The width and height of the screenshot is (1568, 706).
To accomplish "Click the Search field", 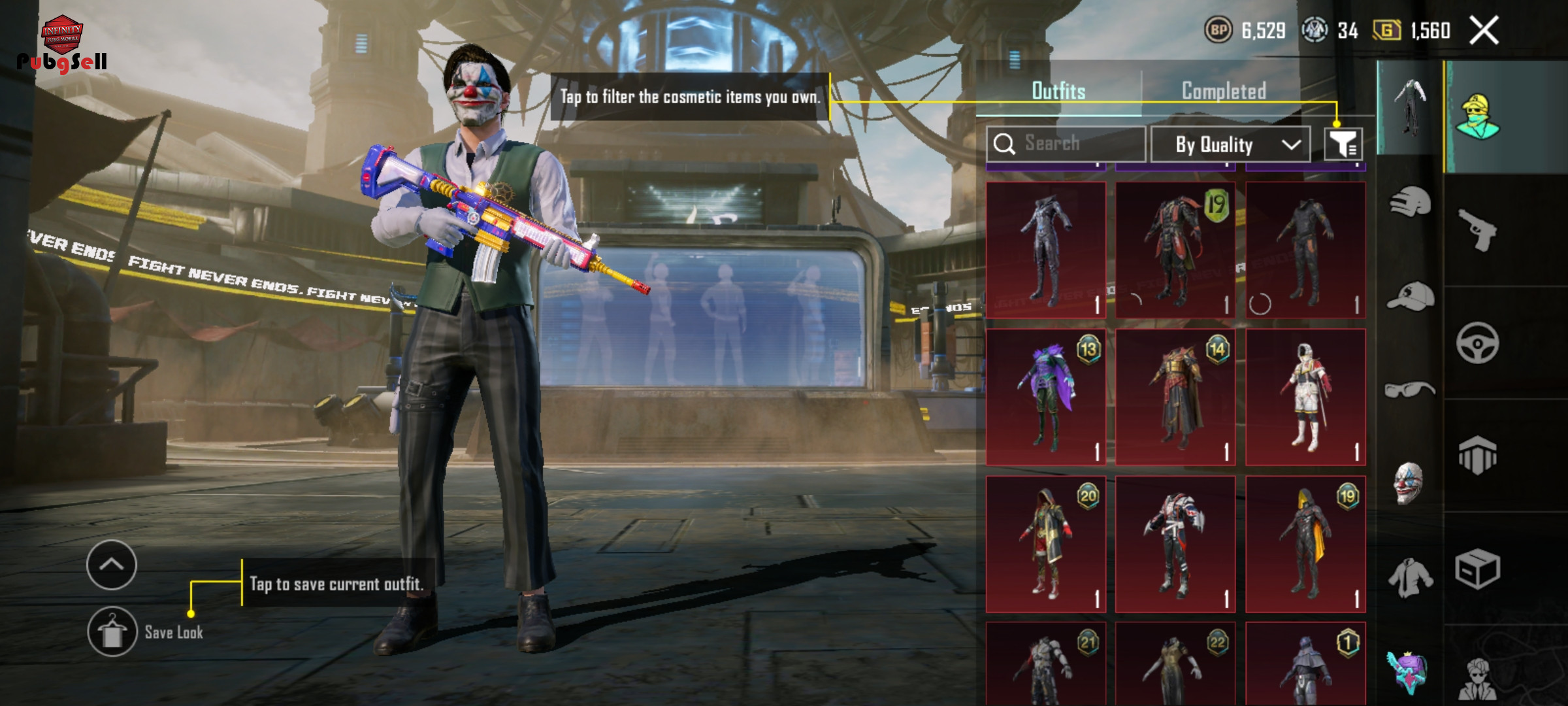I will coord(1066,144).
